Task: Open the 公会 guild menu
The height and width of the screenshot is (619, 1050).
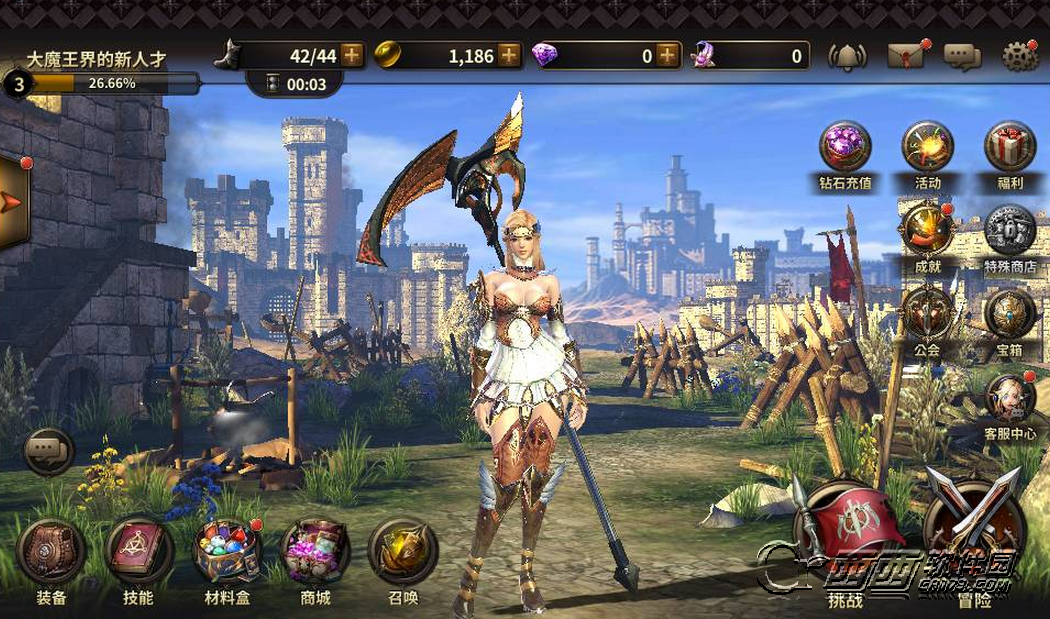Action: pos(927,314)
